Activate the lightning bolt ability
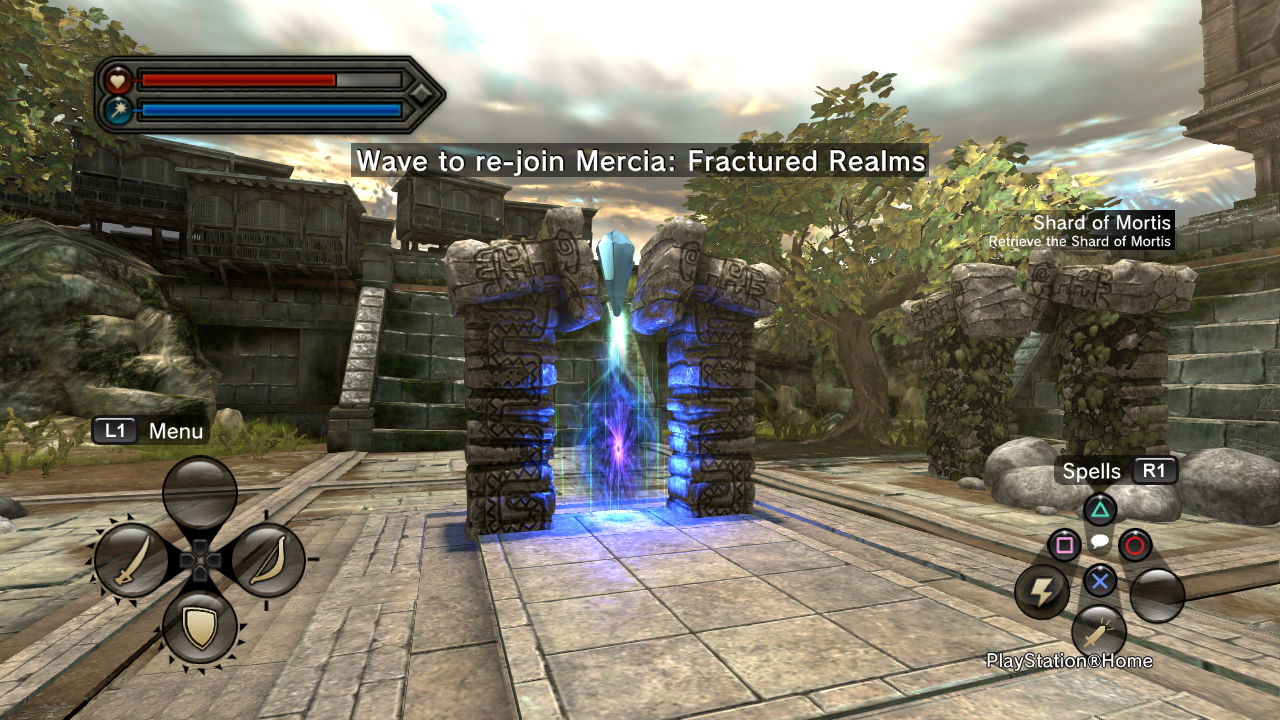 1042,594
